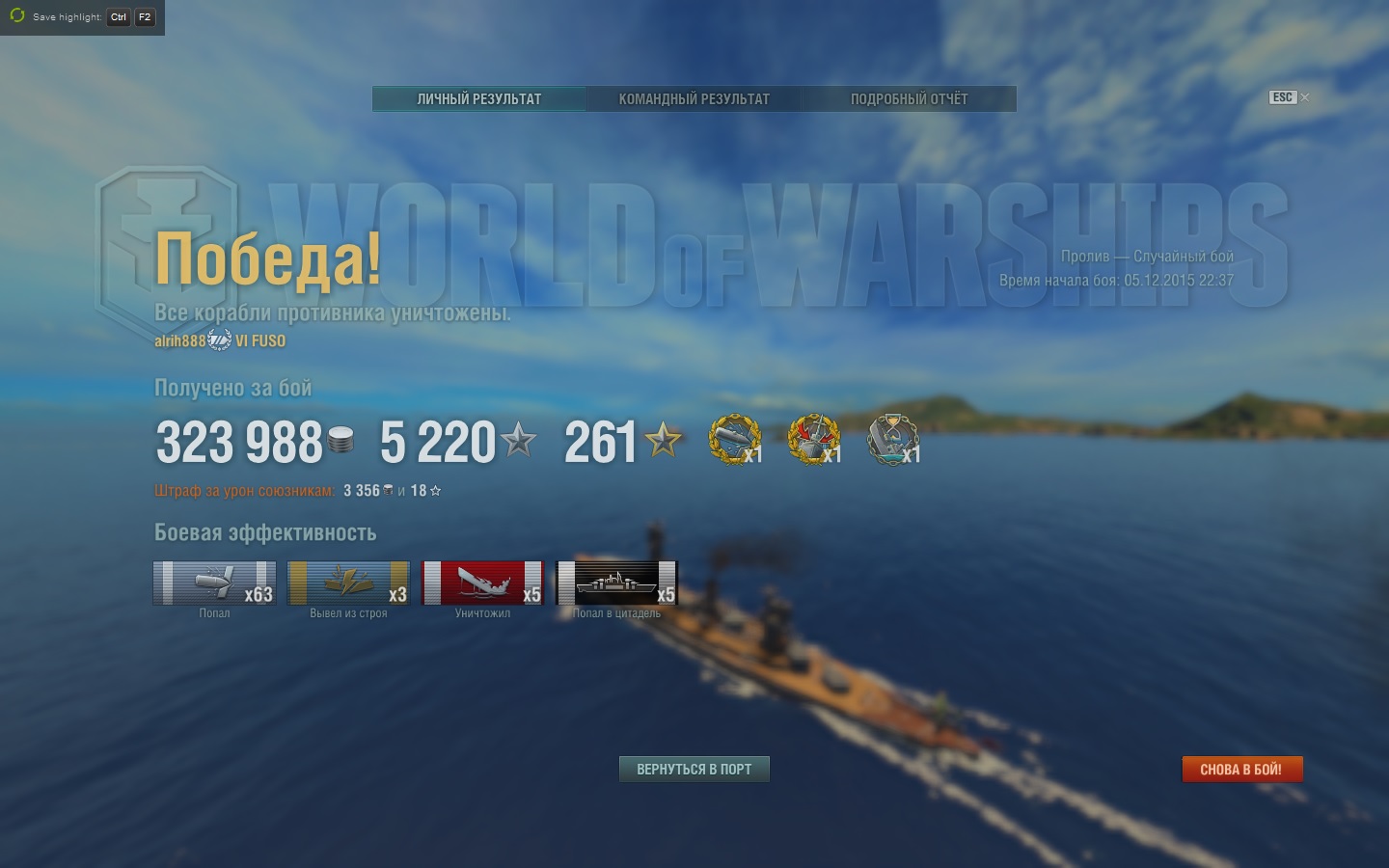Open the Командный результат tab
Image resolution: width=1389 pixels, height=868 pixels.
[694, 99]
